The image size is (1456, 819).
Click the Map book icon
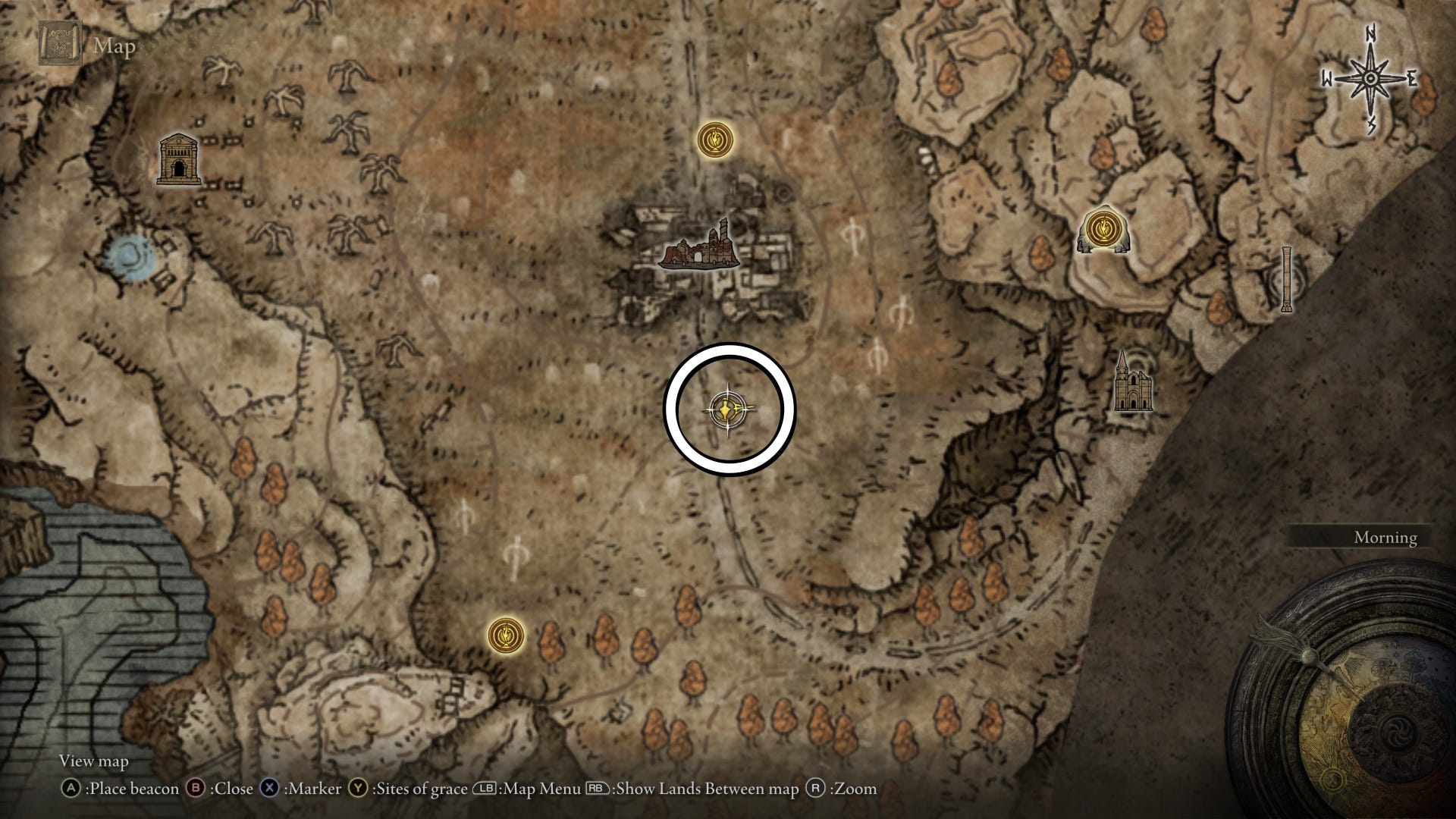click(x=62, y=45)
